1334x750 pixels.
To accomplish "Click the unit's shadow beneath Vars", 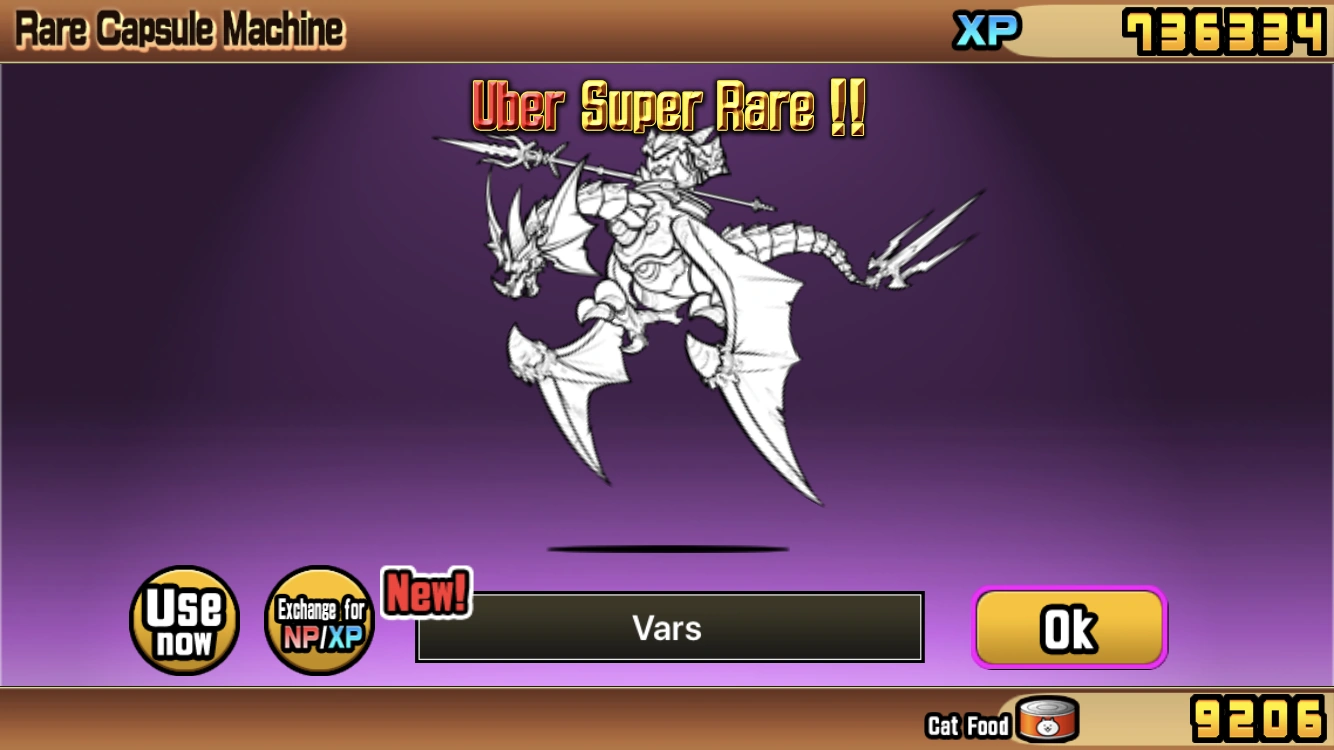I will 667,548.
